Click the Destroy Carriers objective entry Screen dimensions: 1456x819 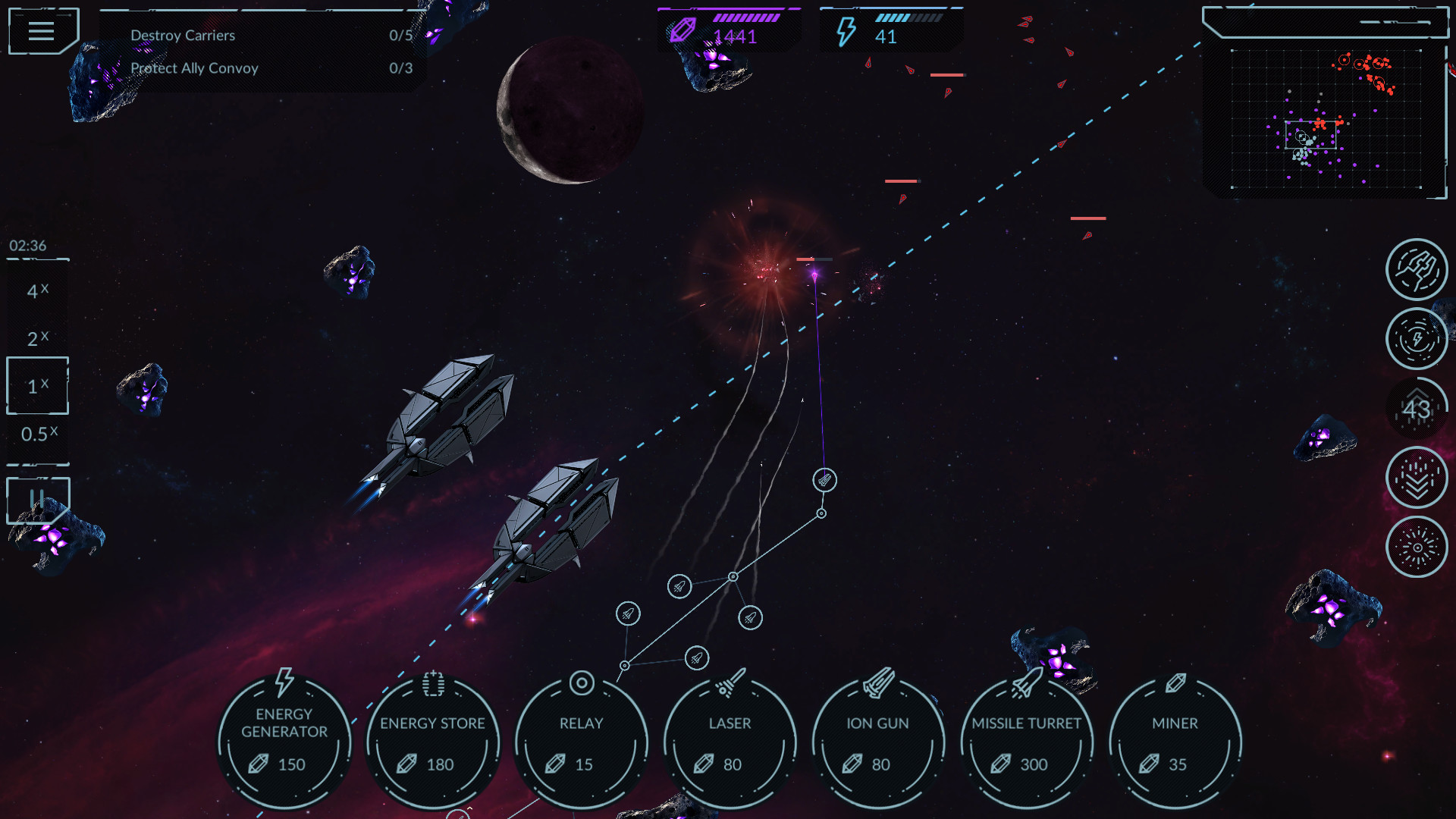tap(182, 35)
